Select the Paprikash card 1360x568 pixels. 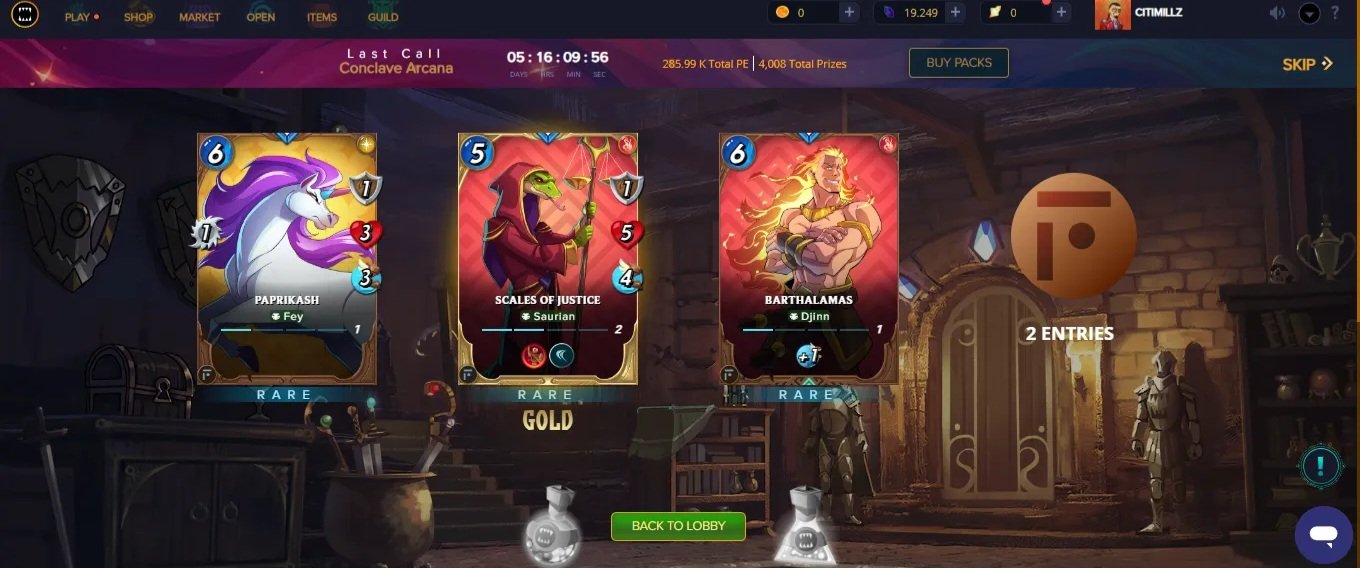point(287,258)
